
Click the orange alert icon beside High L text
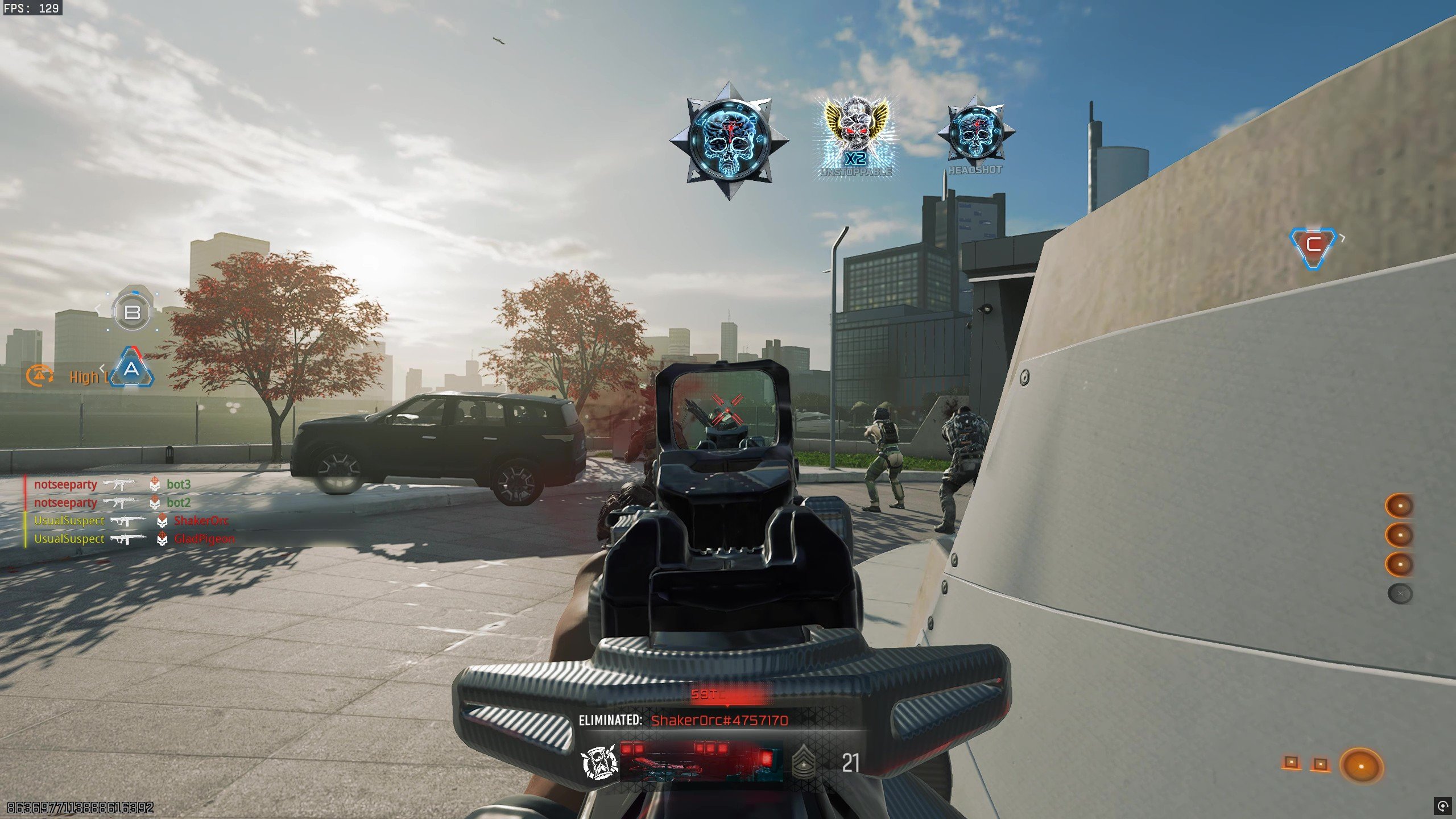40,376
